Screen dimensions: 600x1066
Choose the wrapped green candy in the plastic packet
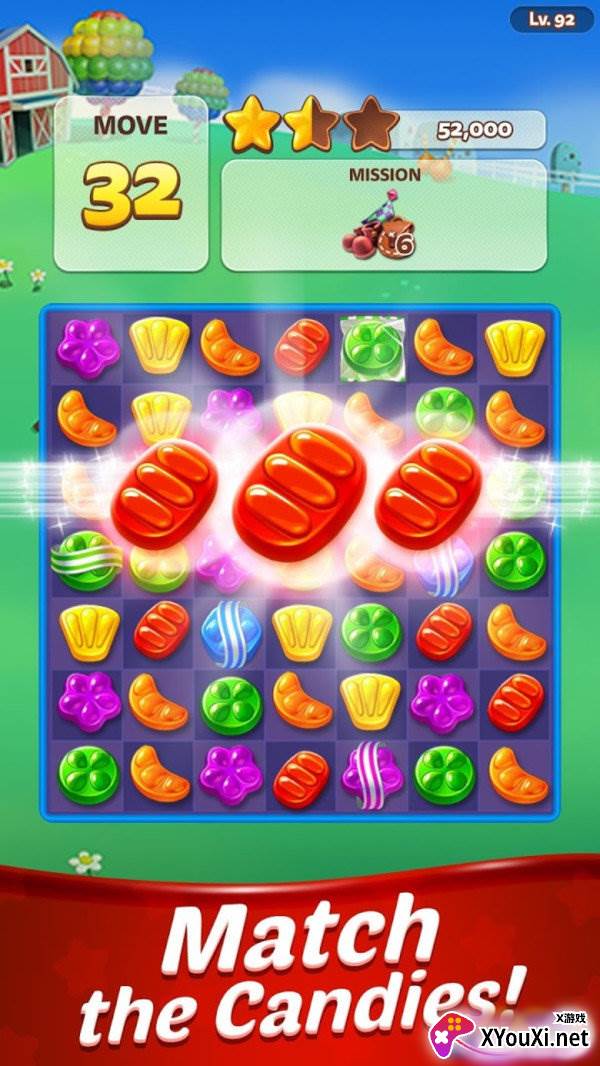pyautogui.click(x=372, y=346)
